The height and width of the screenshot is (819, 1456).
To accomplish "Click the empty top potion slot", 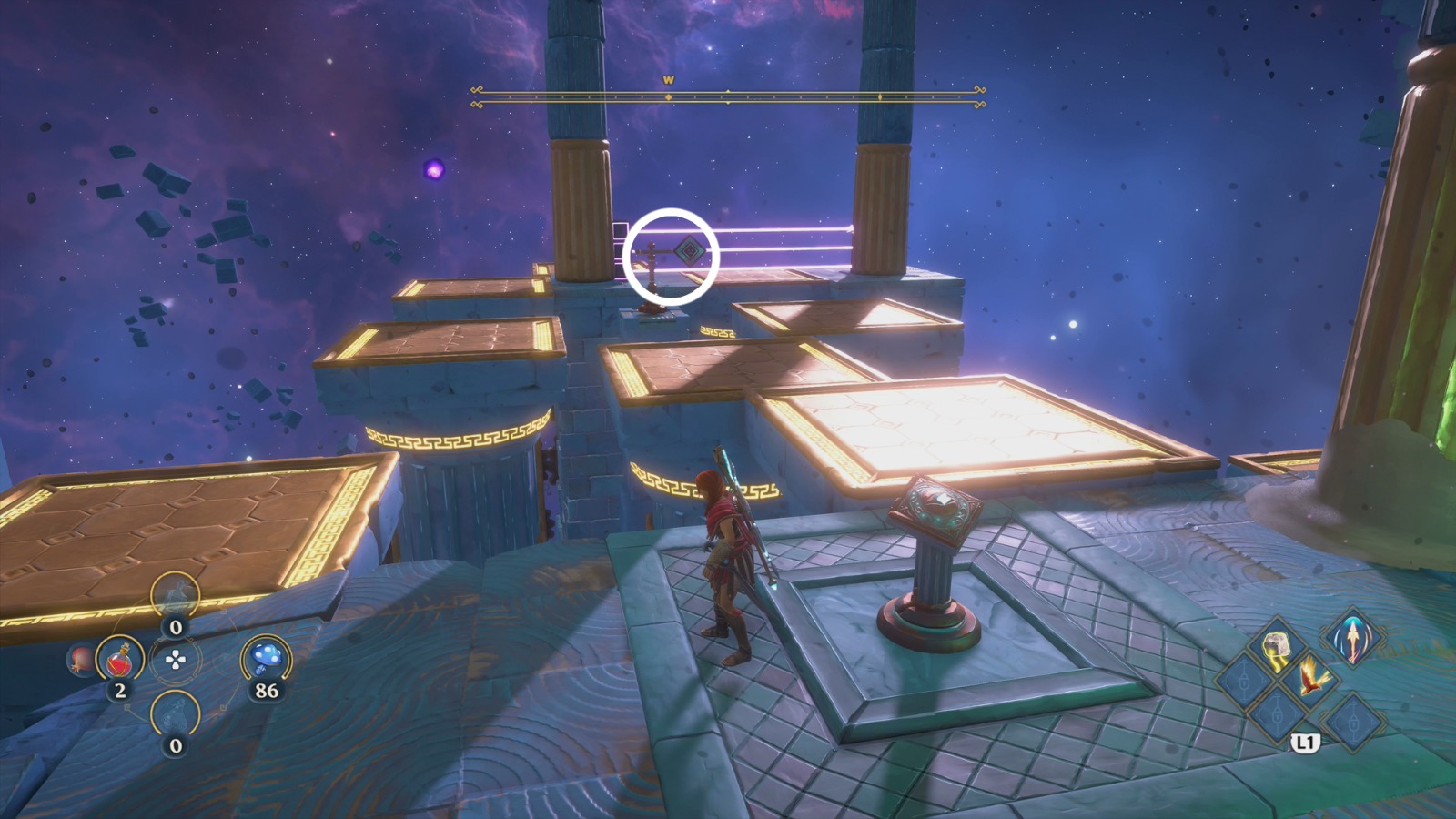I will [x=175, y=594].
